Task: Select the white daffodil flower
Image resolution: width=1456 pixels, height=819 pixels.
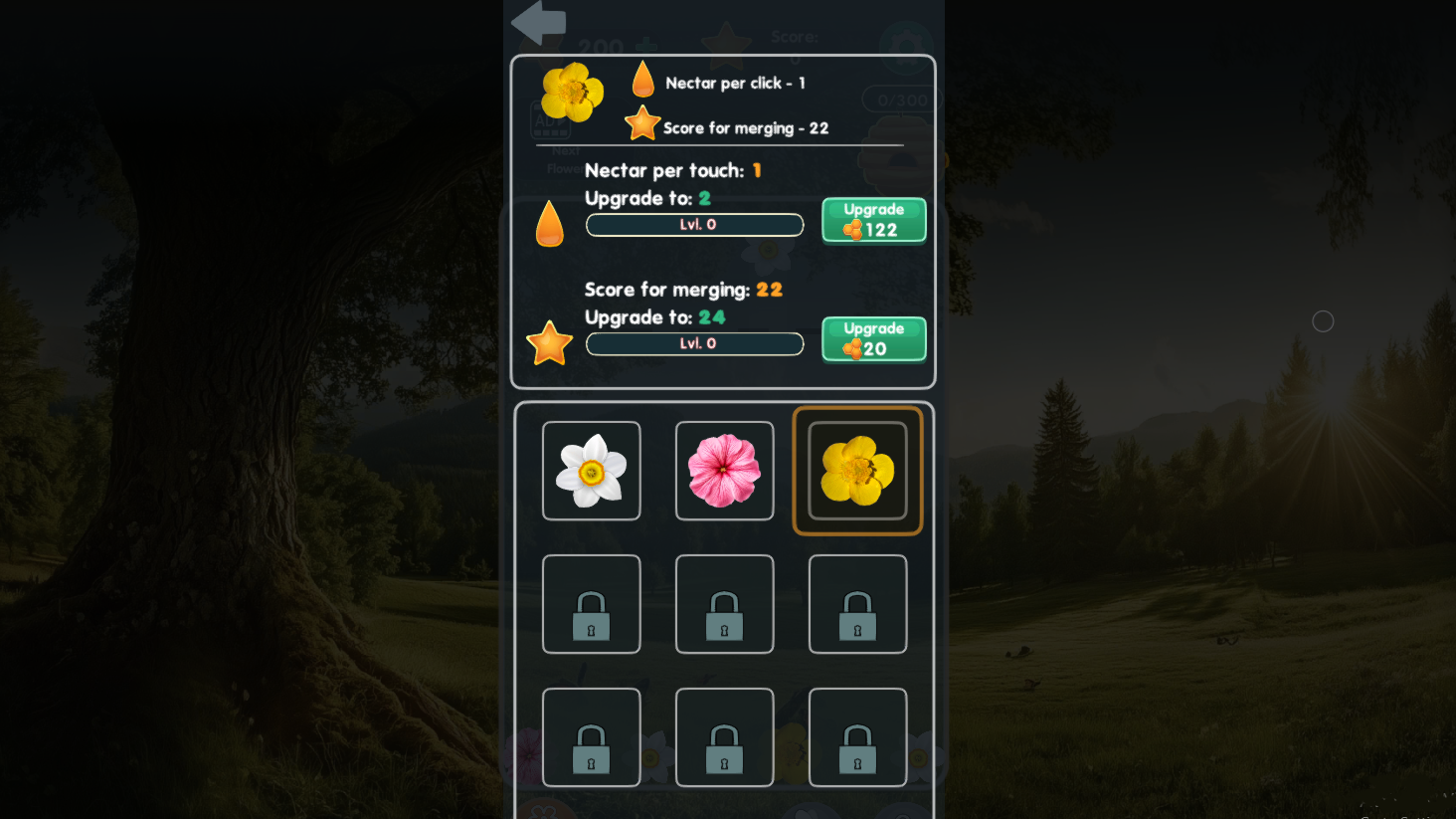Action: tap(591, 470)
